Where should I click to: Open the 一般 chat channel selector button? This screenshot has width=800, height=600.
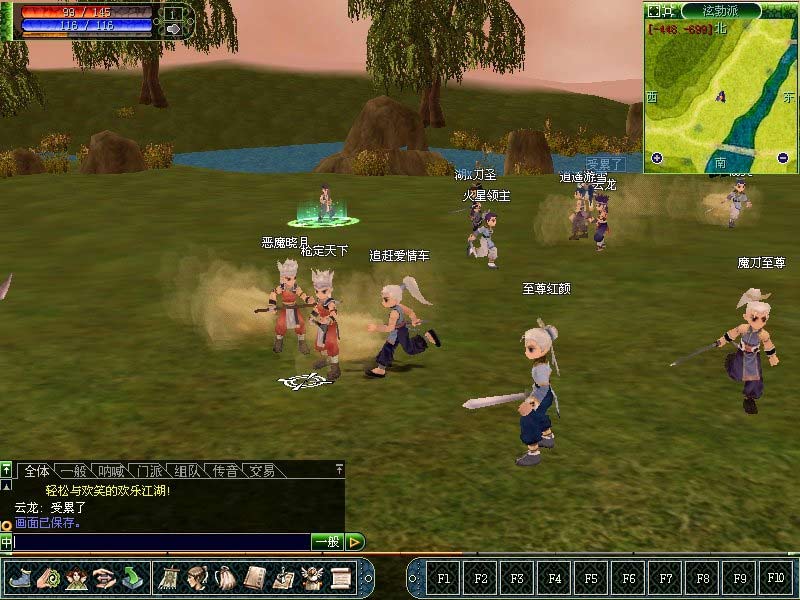click(x=327, y=542)
